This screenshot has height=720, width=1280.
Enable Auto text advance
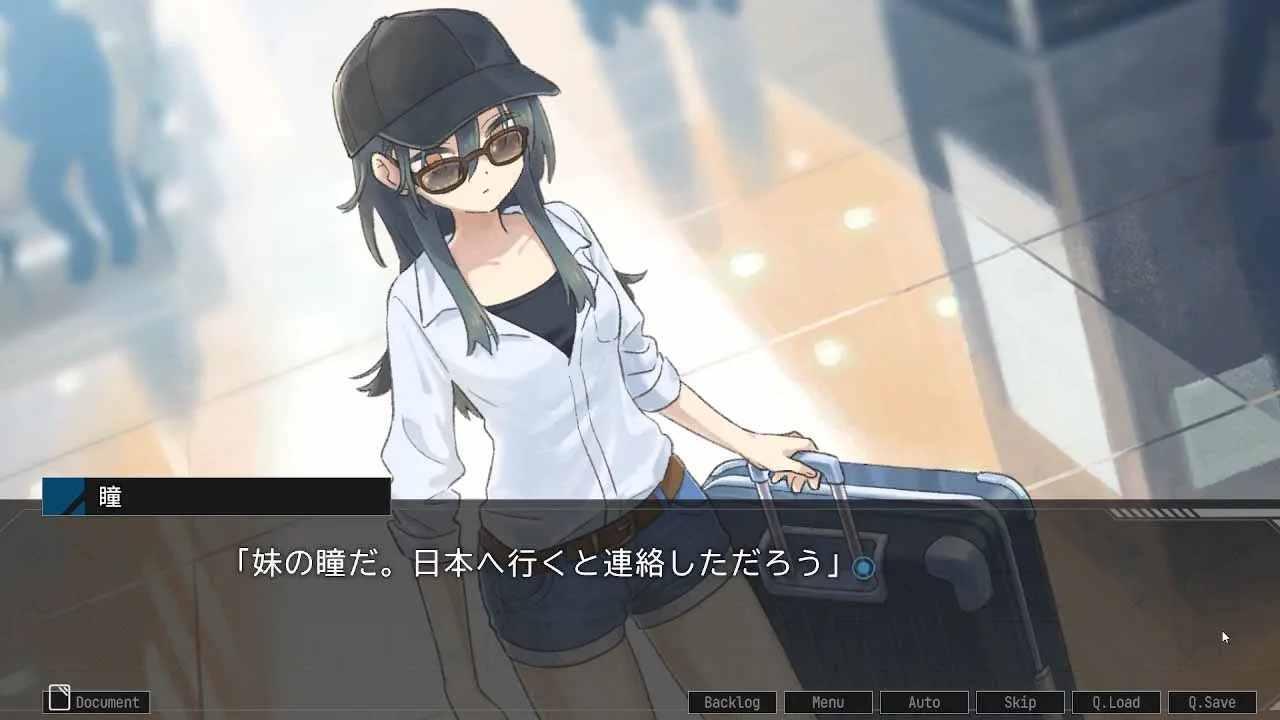point(924,702)
